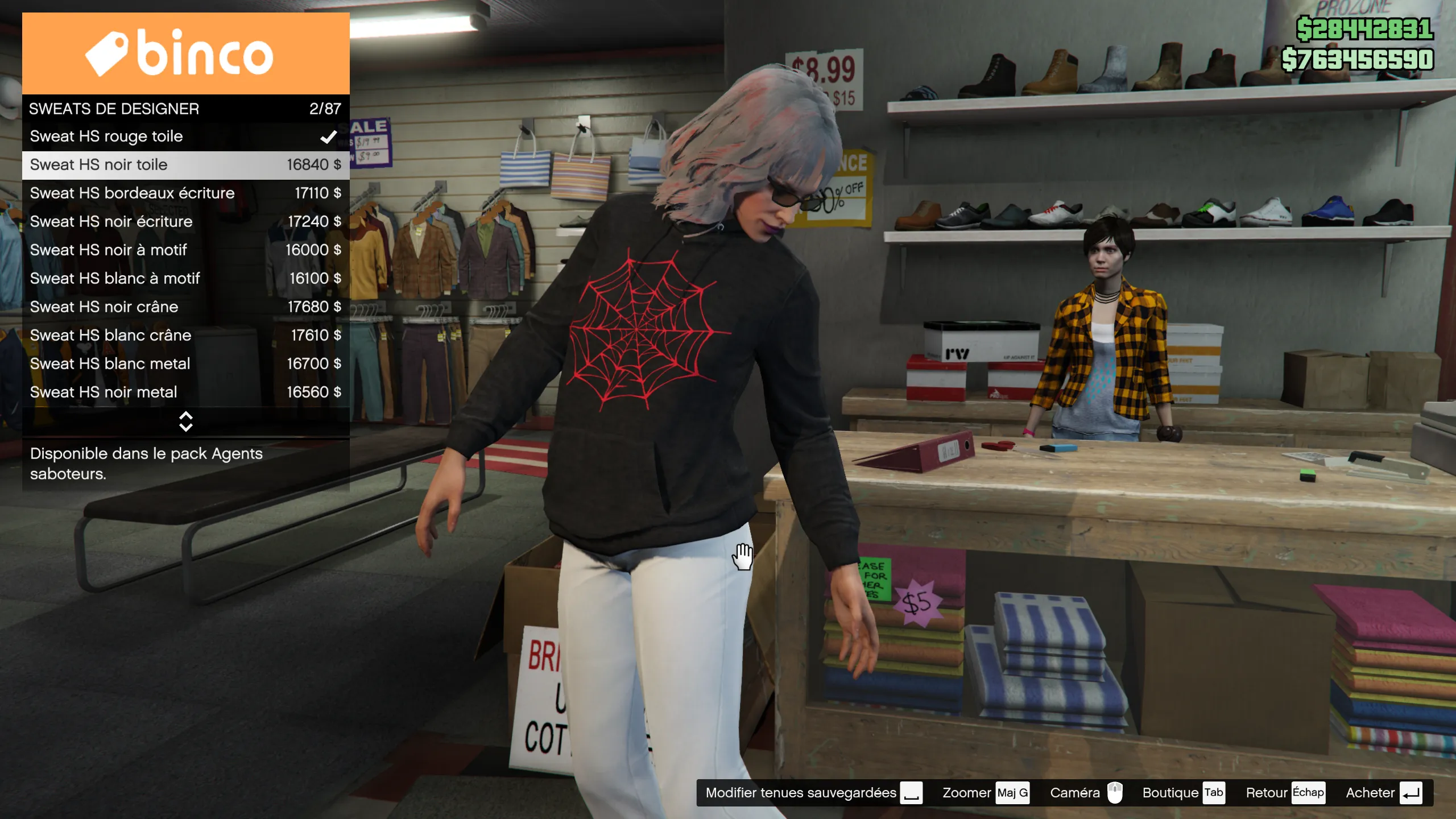Go back with the Retour button

(x=1284, y=793)
